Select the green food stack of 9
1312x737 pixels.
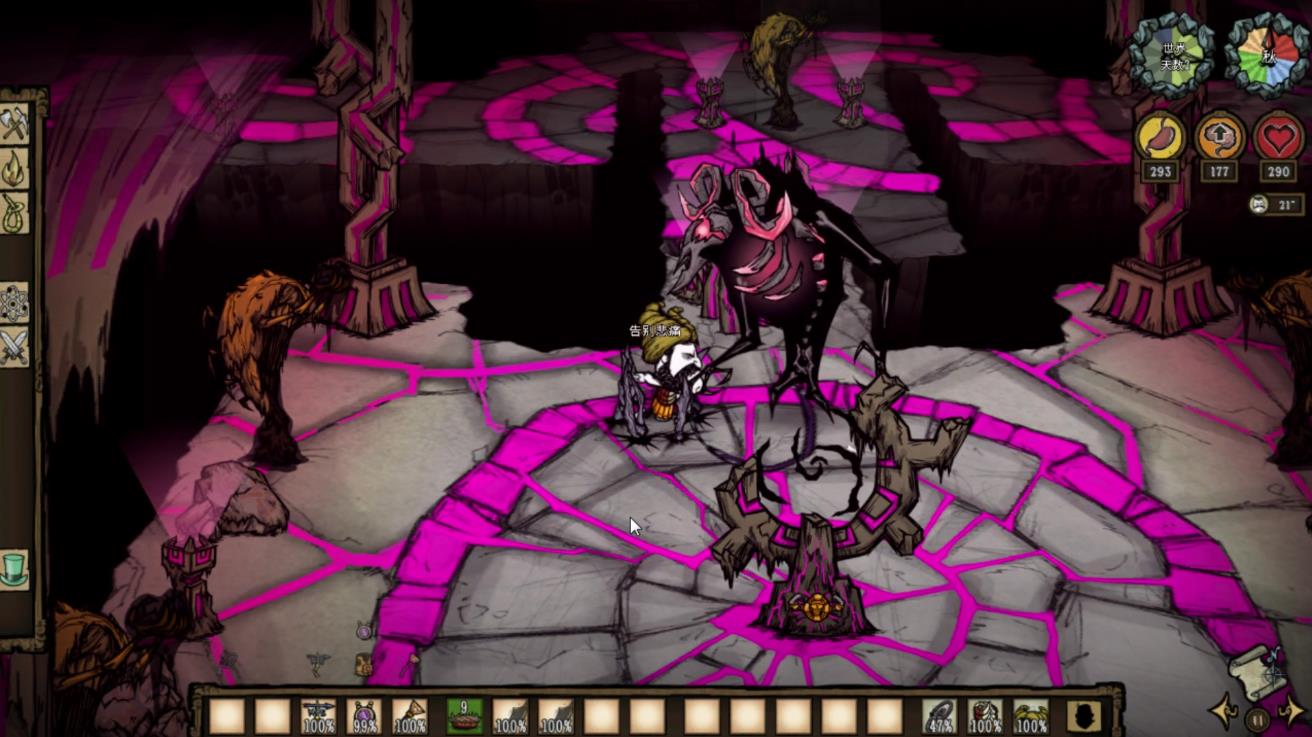pos(464,716)
